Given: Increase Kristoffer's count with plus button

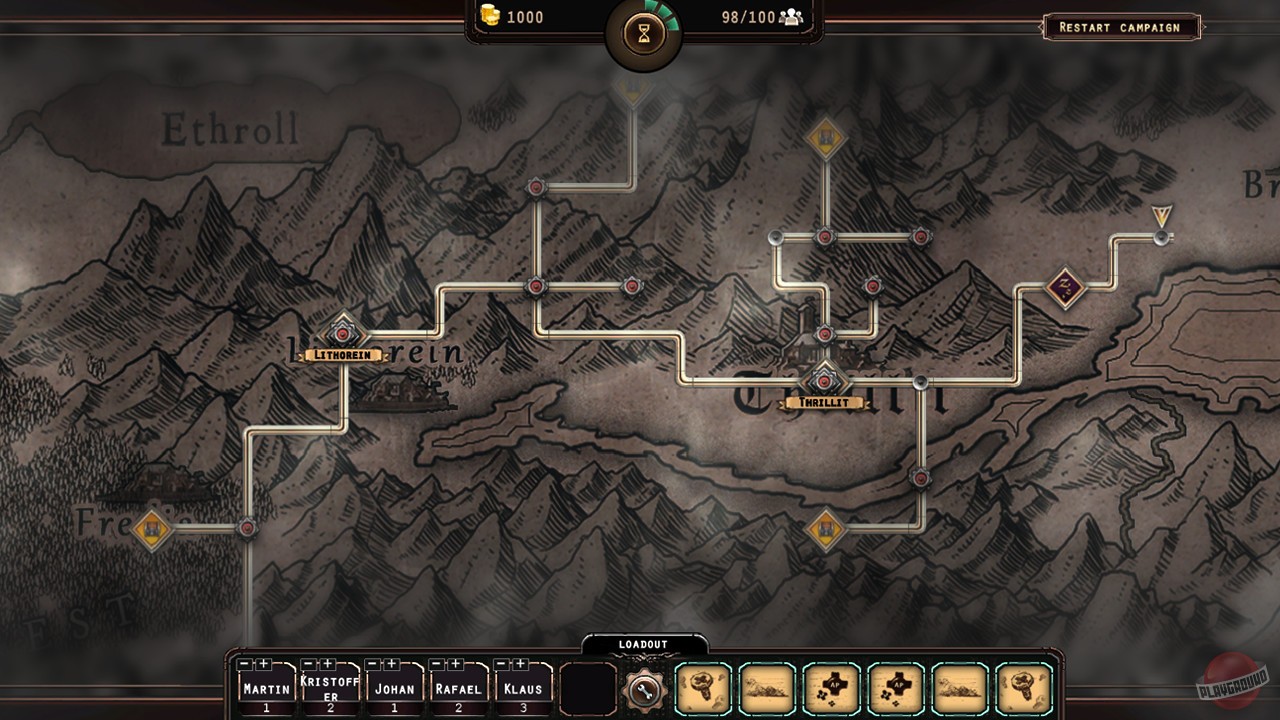Looking at the screenshot, I should (x=328, y=664).
